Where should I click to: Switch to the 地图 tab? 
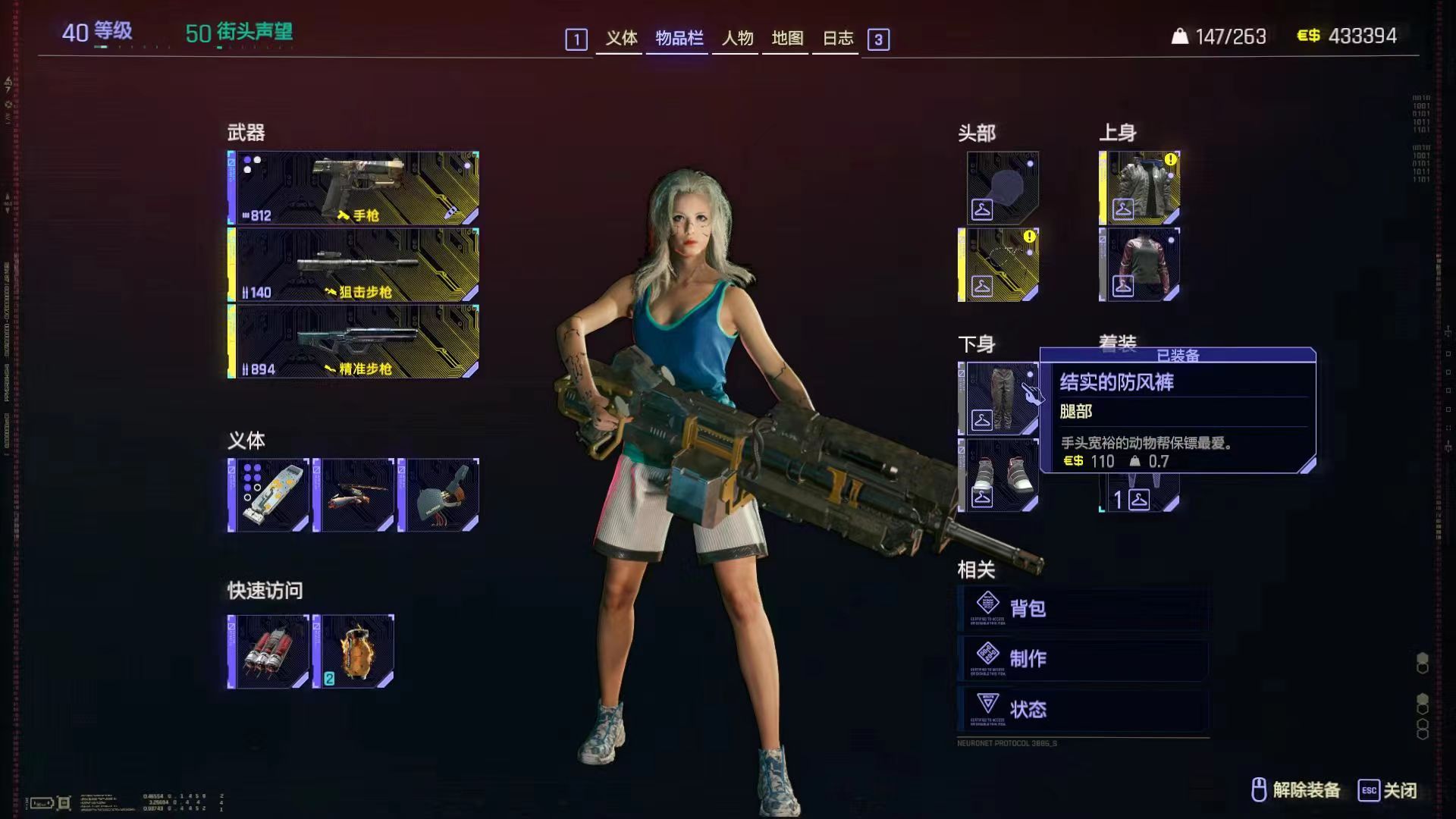(787, 38)
